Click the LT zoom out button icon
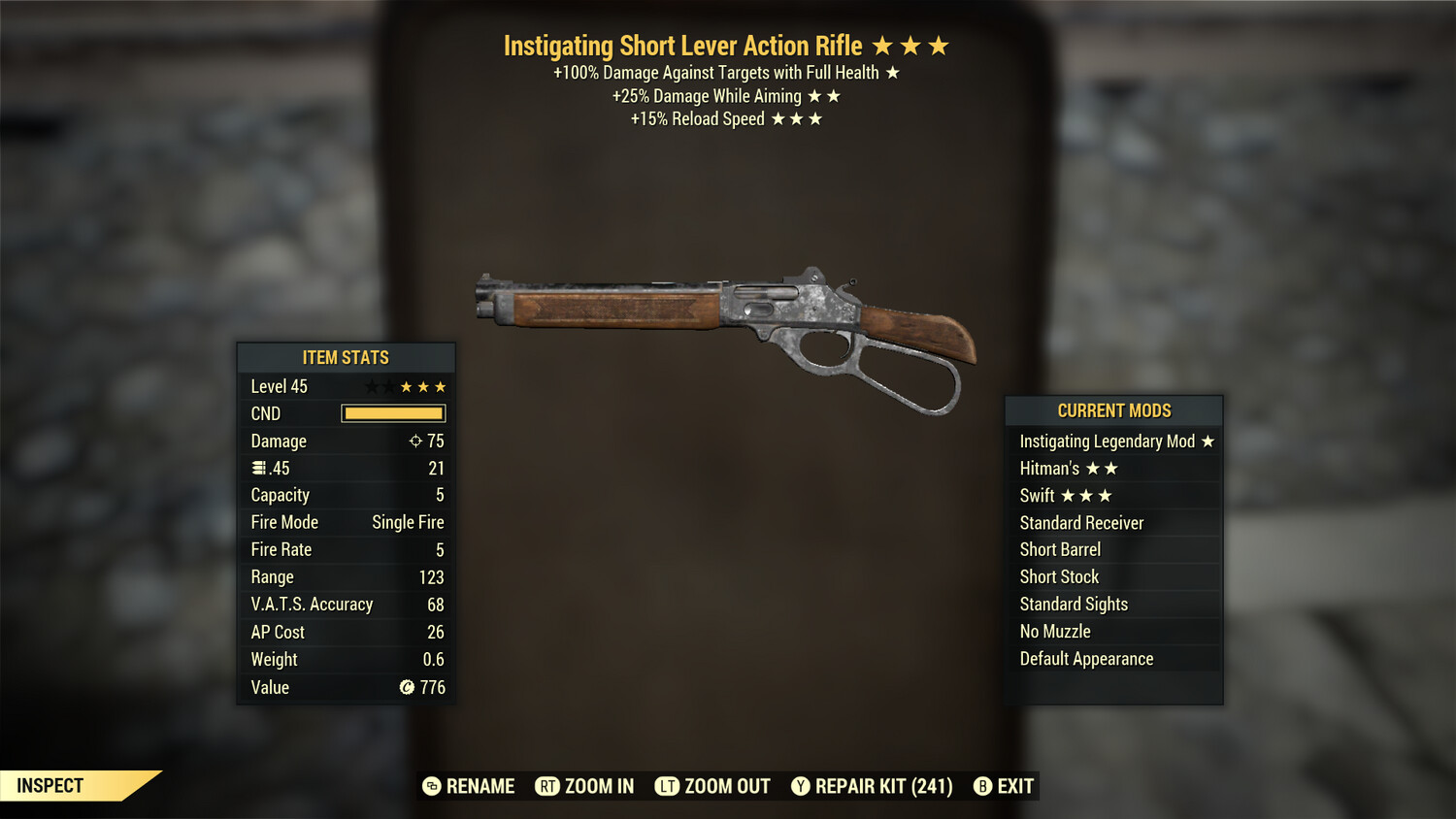 coord(667,786)
